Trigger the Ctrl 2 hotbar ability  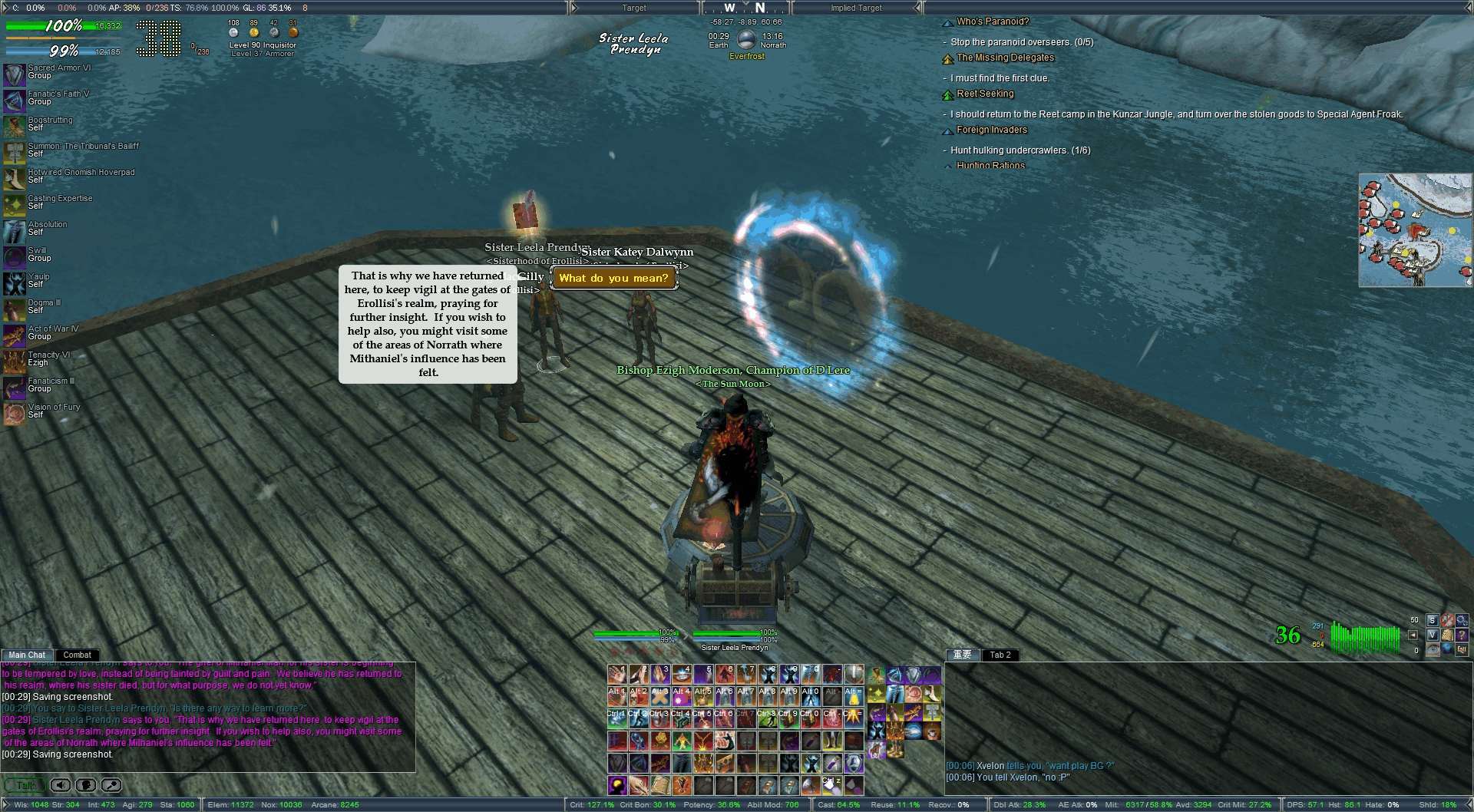click(639, 718)
